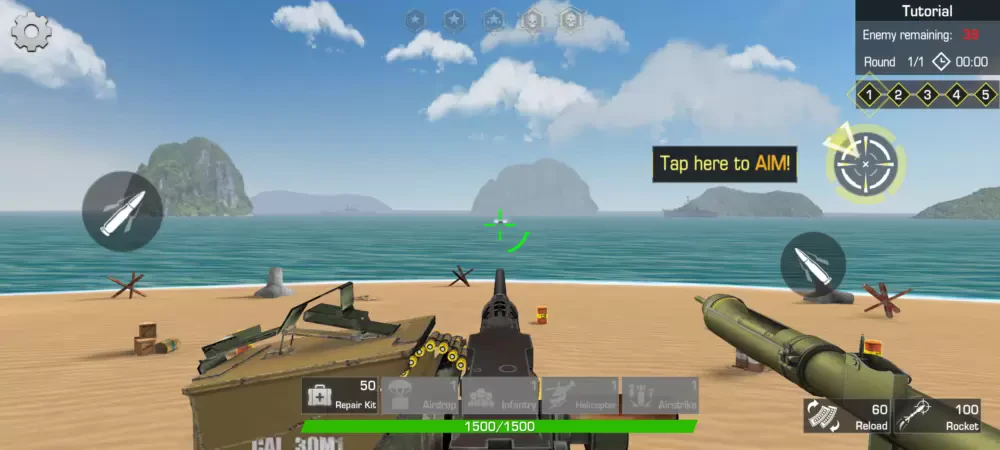This screenshot has height=450, width=1000.
Task: Deploy Infantry reinforcements
Action: pos(500,395)
